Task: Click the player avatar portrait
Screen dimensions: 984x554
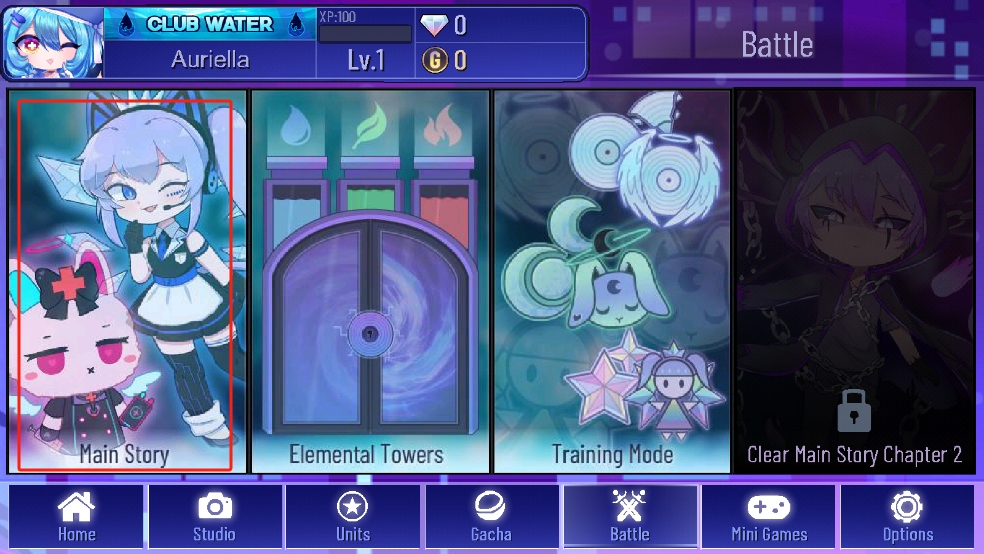Action: pyautogui.click(x=52, y=43)
